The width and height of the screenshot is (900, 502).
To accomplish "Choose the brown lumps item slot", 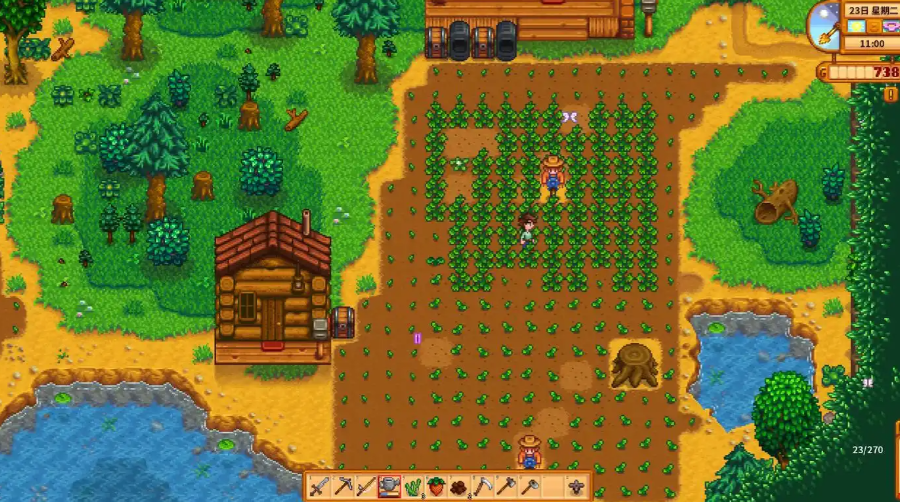I will tap(459, 487).
